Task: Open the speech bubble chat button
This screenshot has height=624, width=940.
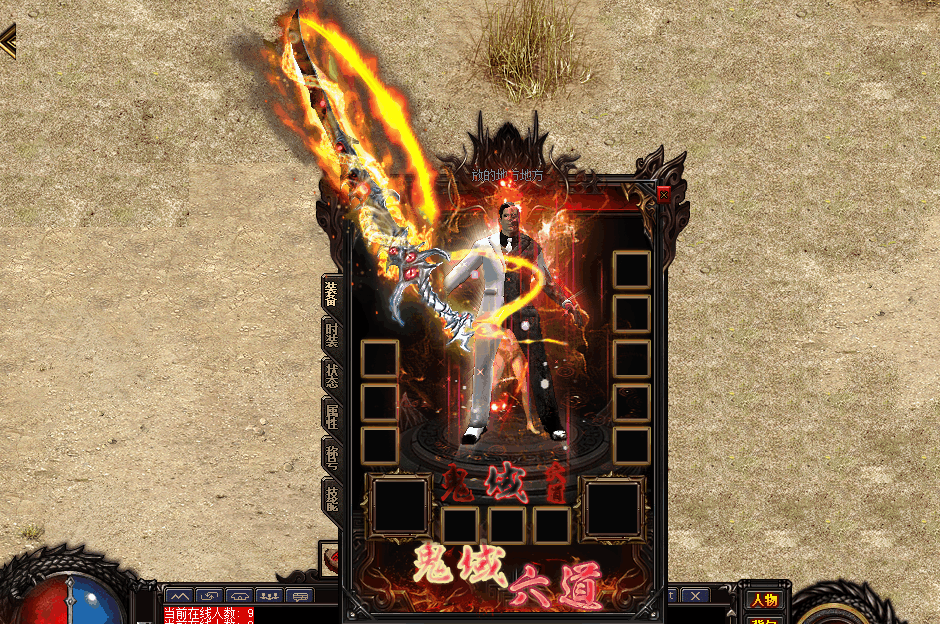Action: pos(299,596)
